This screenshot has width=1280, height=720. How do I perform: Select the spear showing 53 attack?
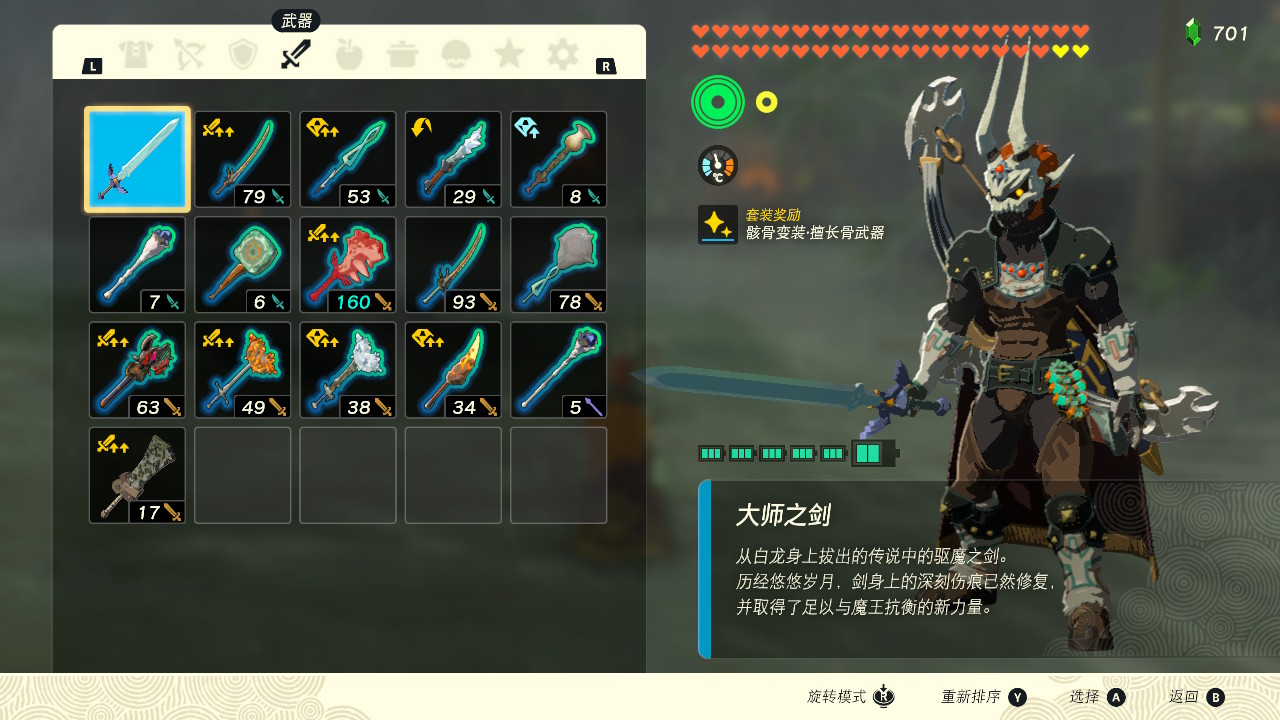[x=348, y=160]
